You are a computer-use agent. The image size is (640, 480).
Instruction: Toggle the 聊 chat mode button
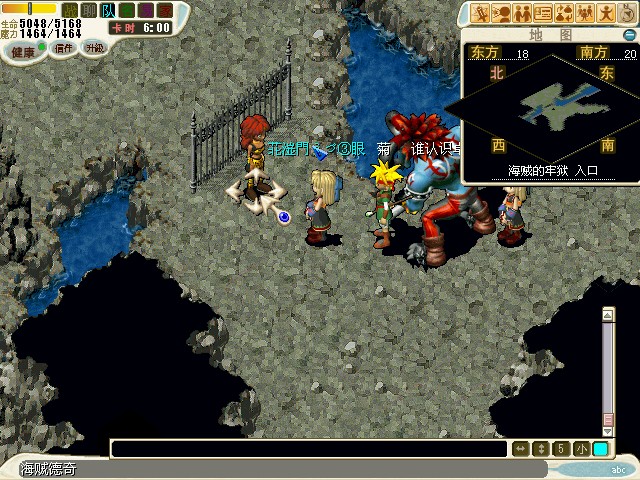pos(86,9)
